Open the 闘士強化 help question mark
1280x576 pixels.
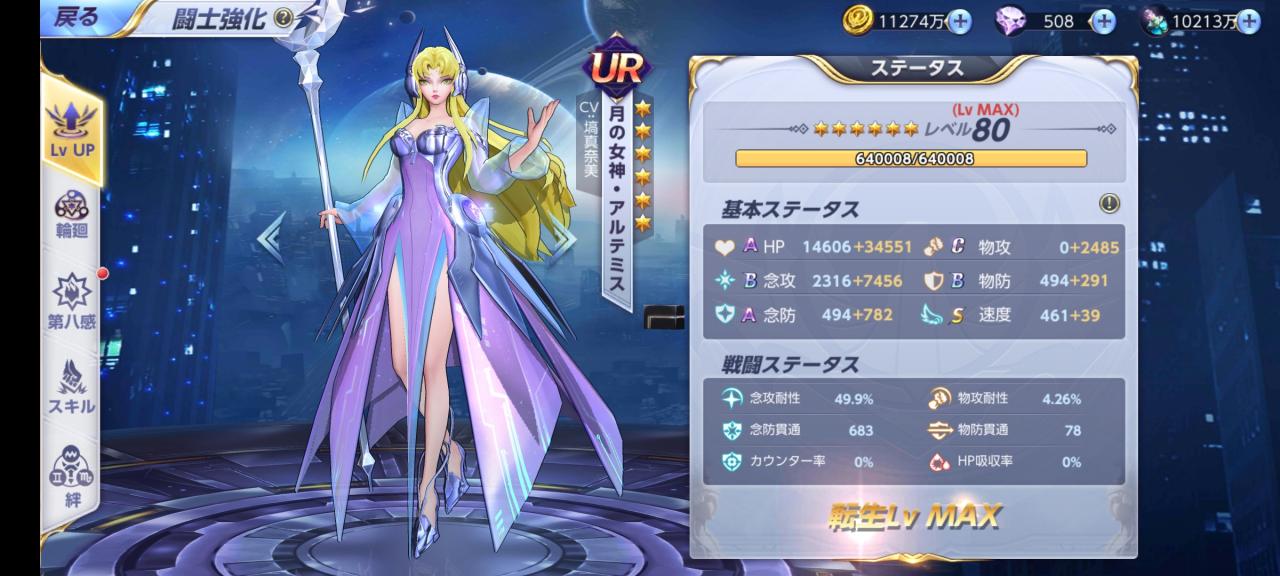point(283,17)
